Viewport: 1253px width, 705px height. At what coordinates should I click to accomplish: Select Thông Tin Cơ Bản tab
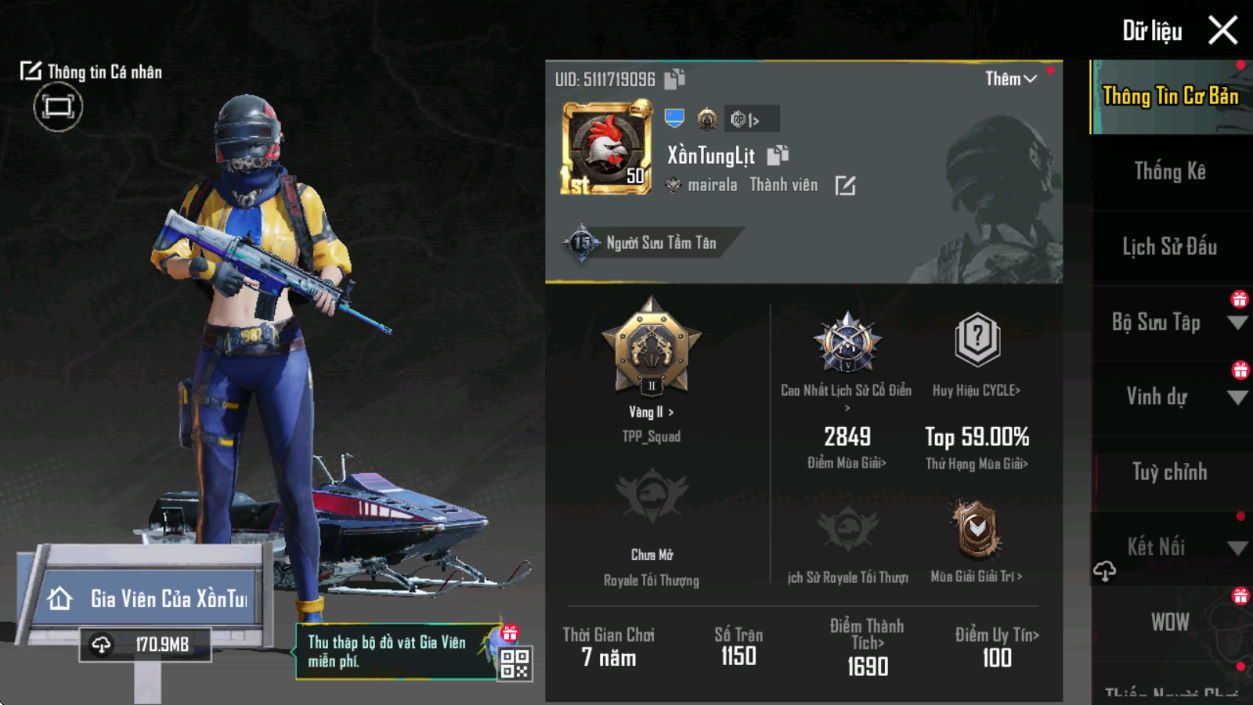[1169, 96]
